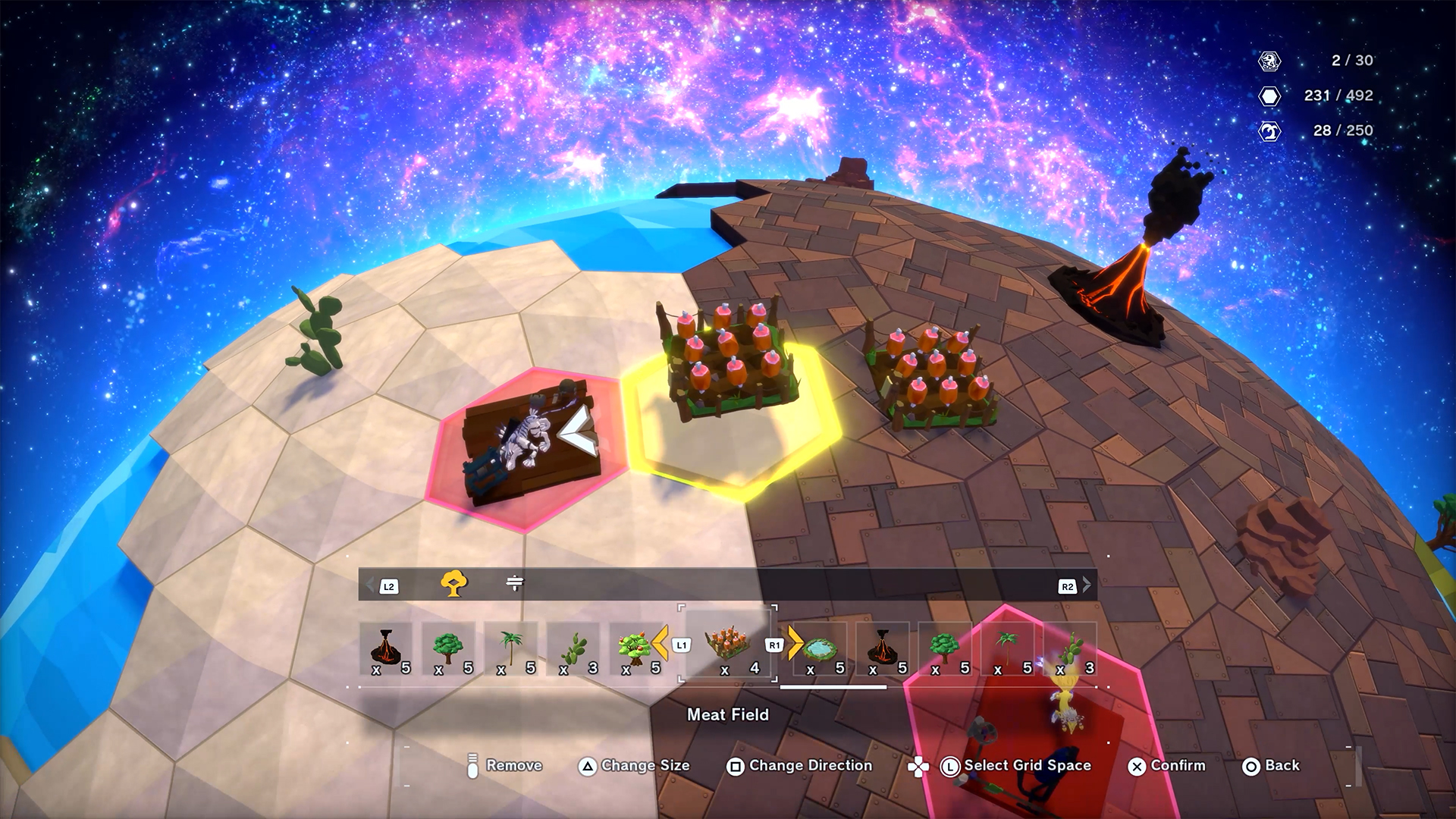Click the yellow right arrow beside Meat Field
The height and width of the screenshot is (819, 1456).
795,643
